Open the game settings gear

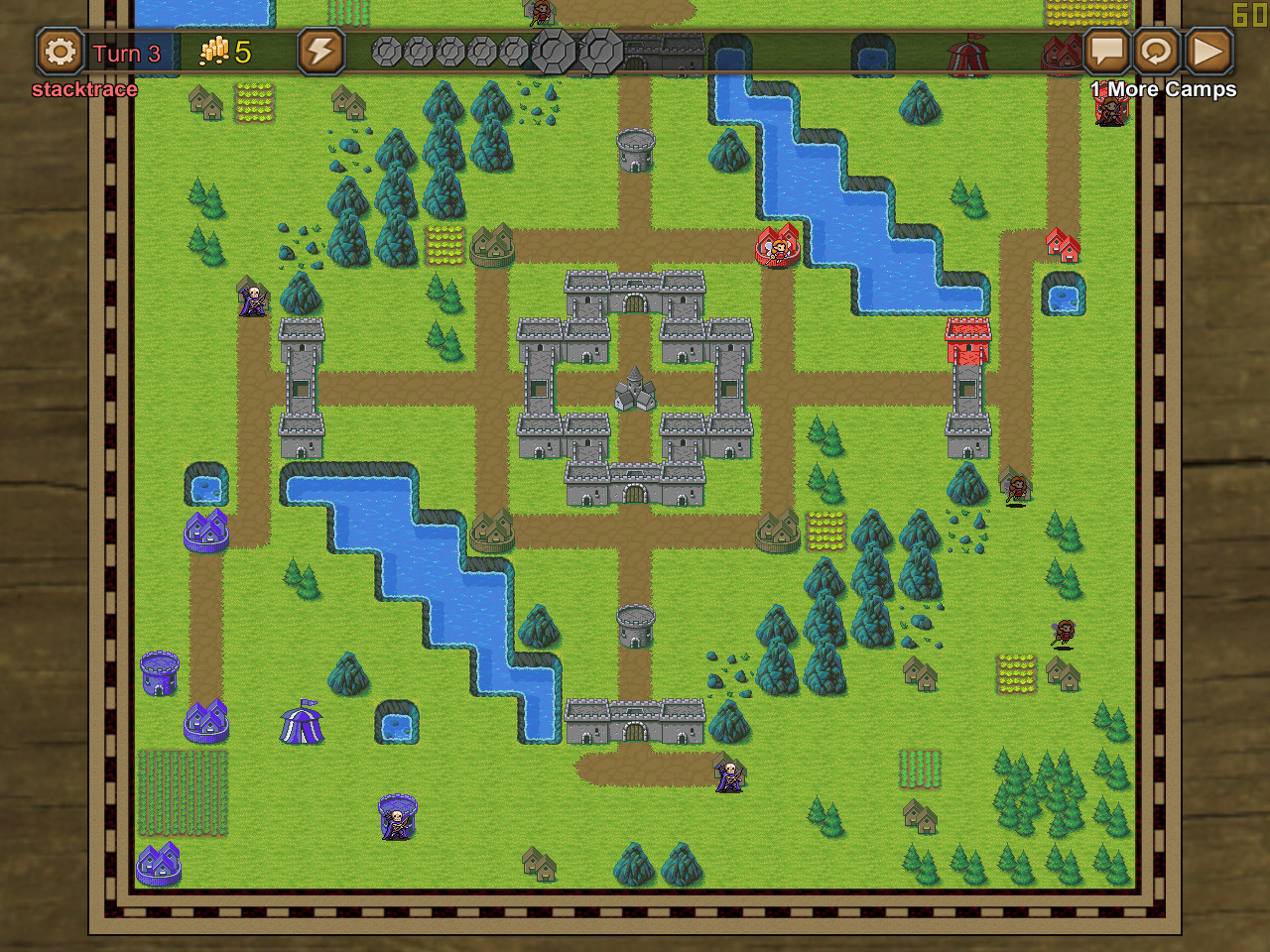[x=62, y=52]
